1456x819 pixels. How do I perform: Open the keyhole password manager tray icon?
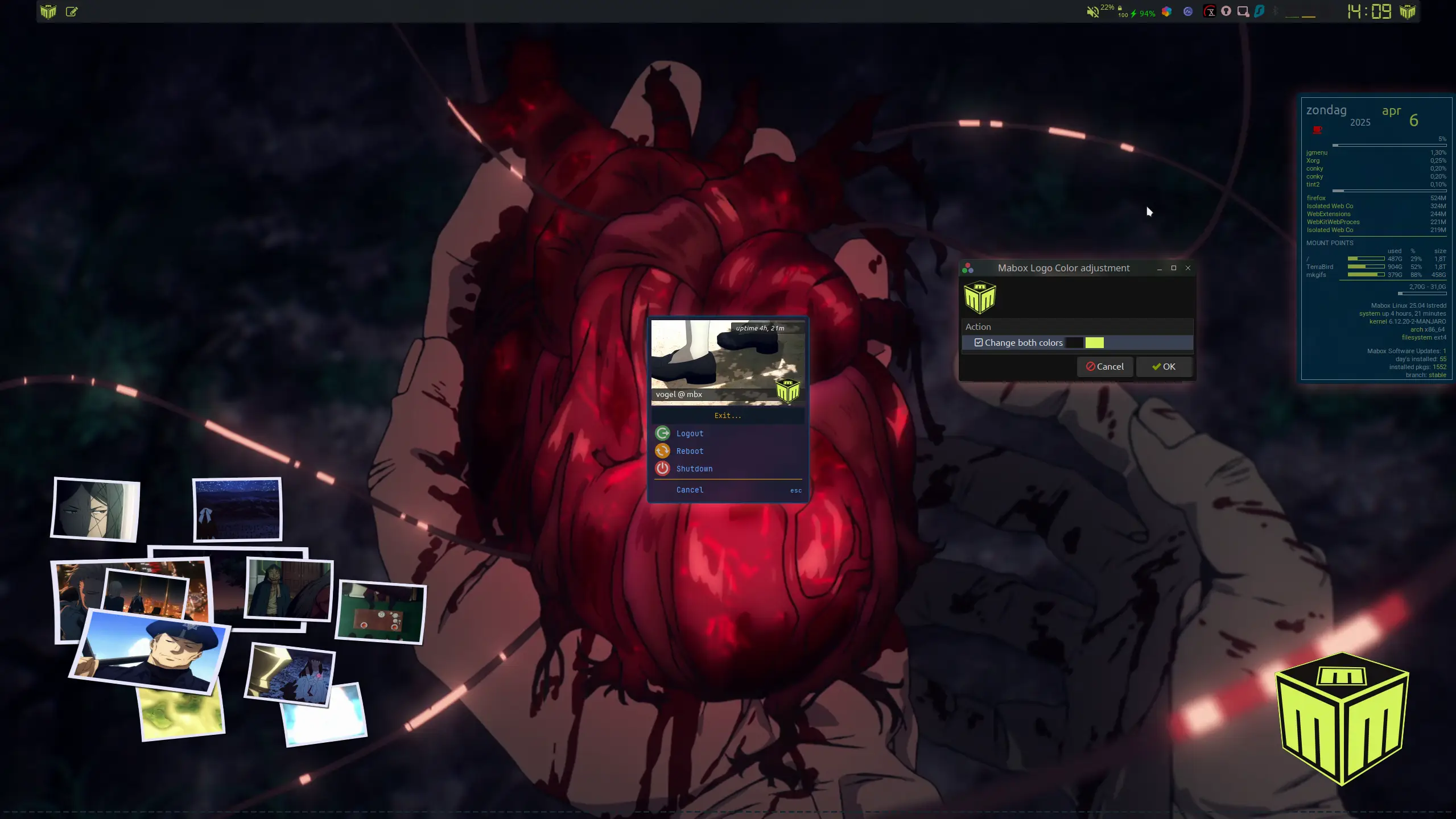[x=1226, y=11]
